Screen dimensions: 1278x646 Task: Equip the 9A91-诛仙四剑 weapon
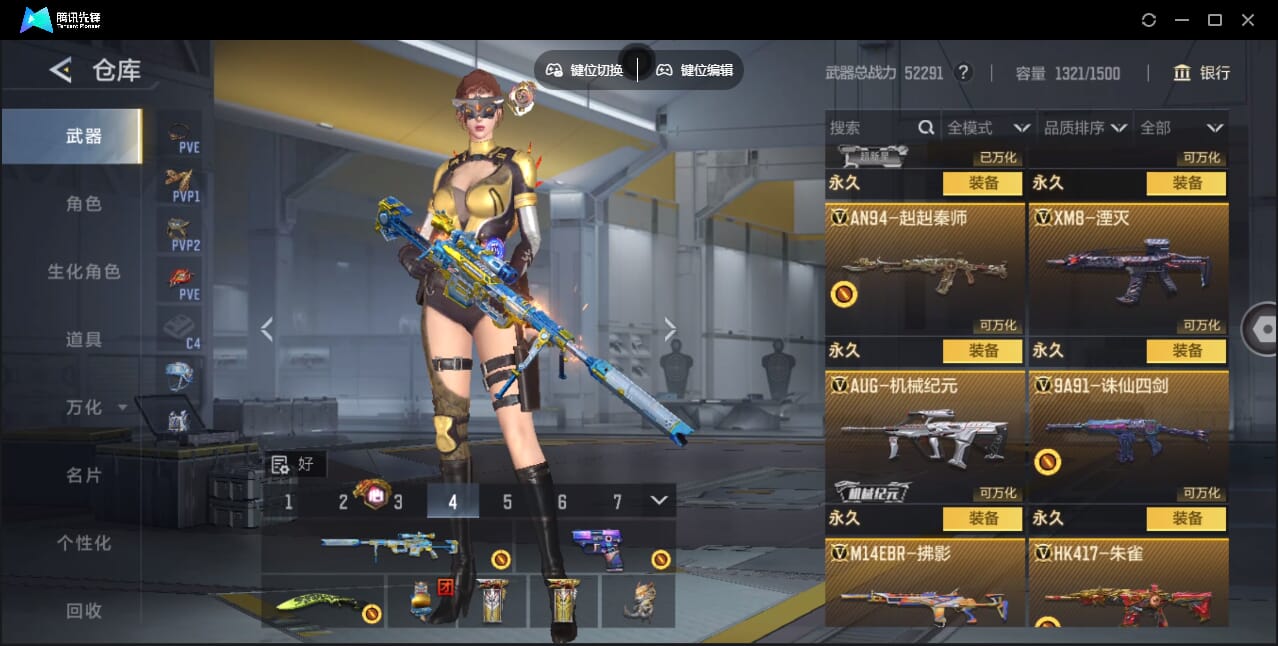1186,519
